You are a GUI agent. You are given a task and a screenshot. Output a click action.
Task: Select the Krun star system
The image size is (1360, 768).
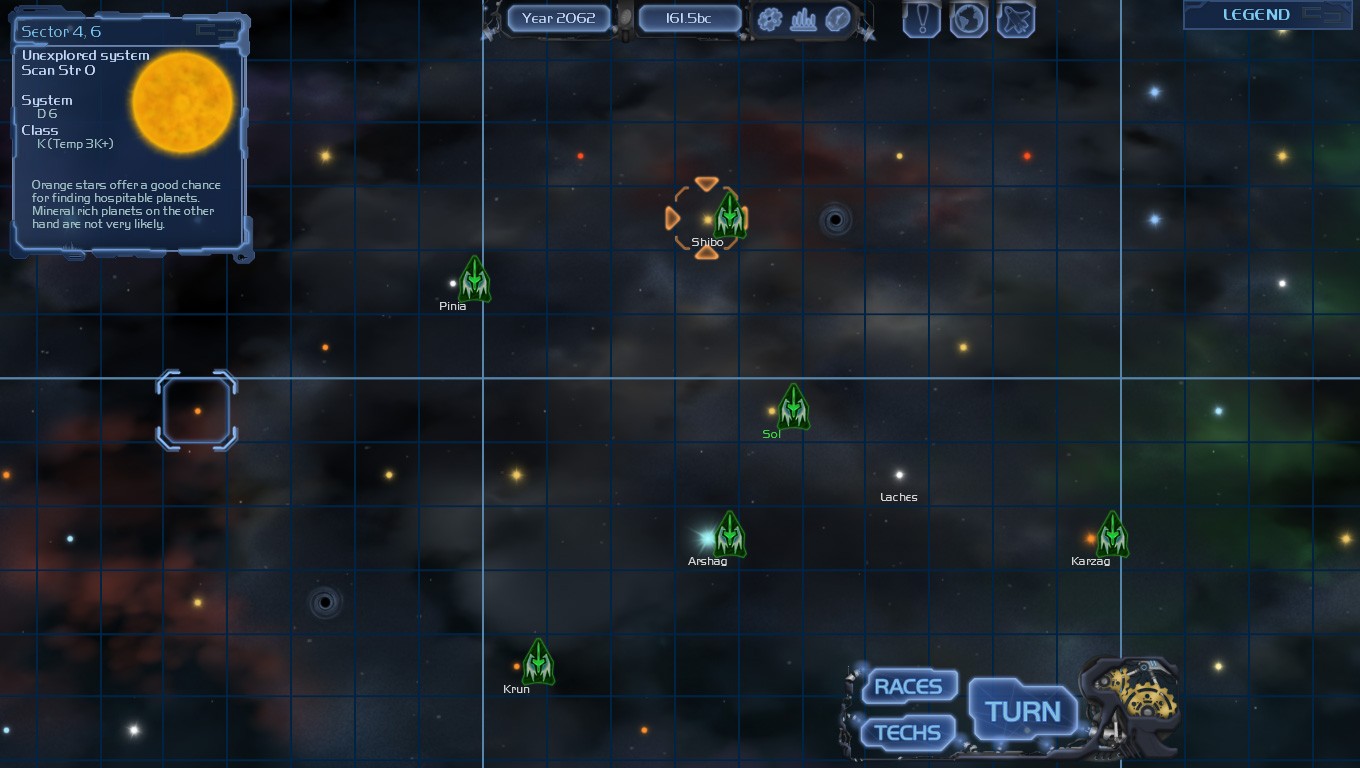point(517,667)
